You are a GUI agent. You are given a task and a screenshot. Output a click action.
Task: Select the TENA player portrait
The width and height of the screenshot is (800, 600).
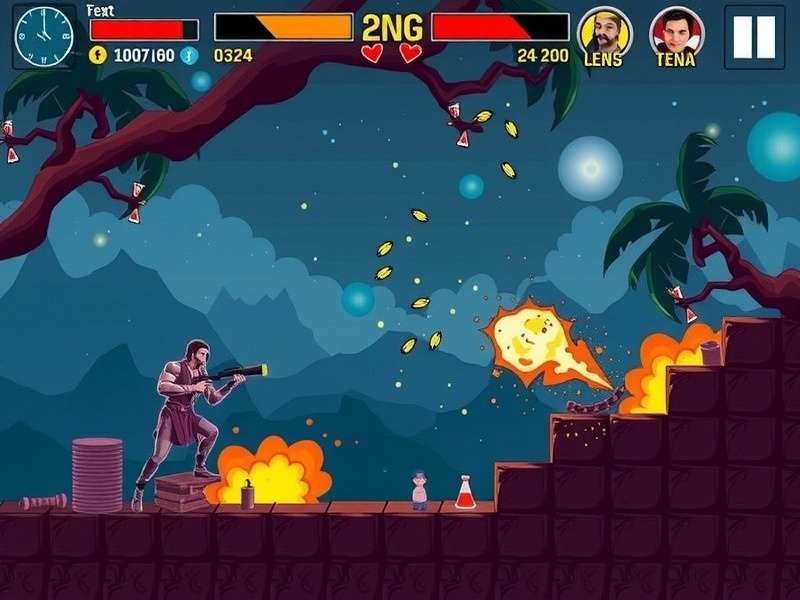click(x=676, y=32)
